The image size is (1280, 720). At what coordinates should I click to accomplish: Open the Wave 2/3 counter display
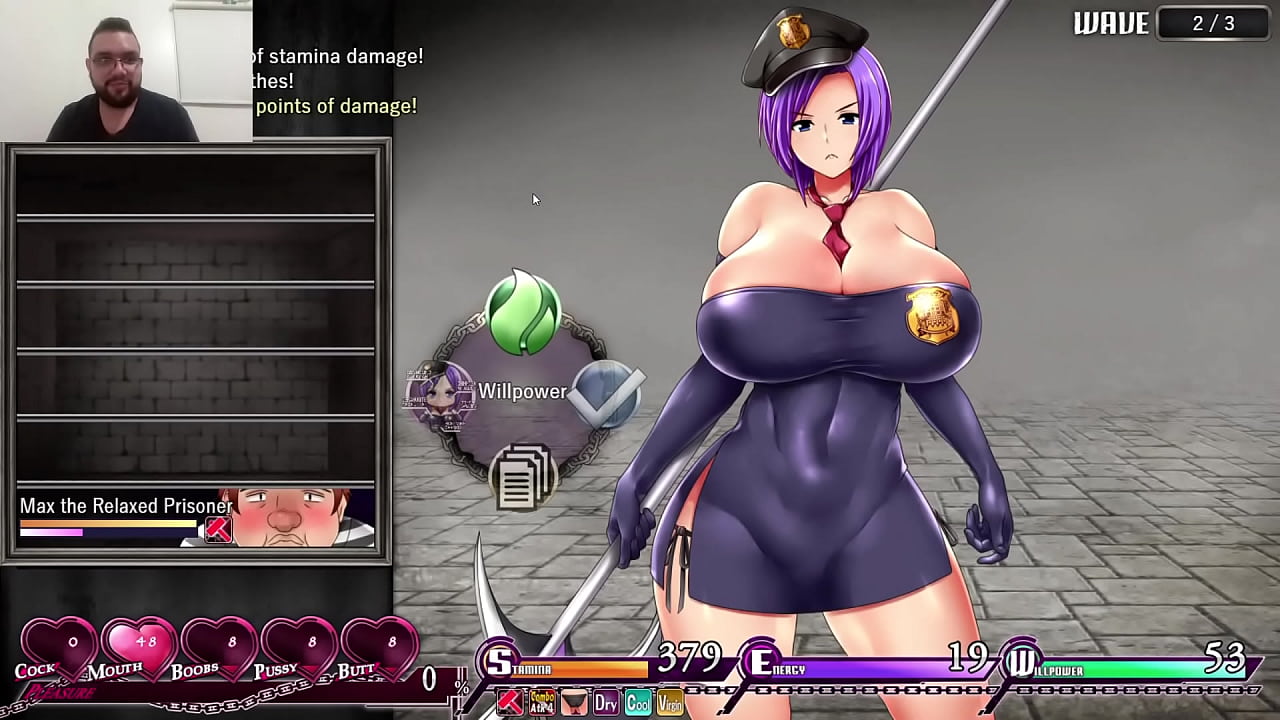pos(1212,24)
